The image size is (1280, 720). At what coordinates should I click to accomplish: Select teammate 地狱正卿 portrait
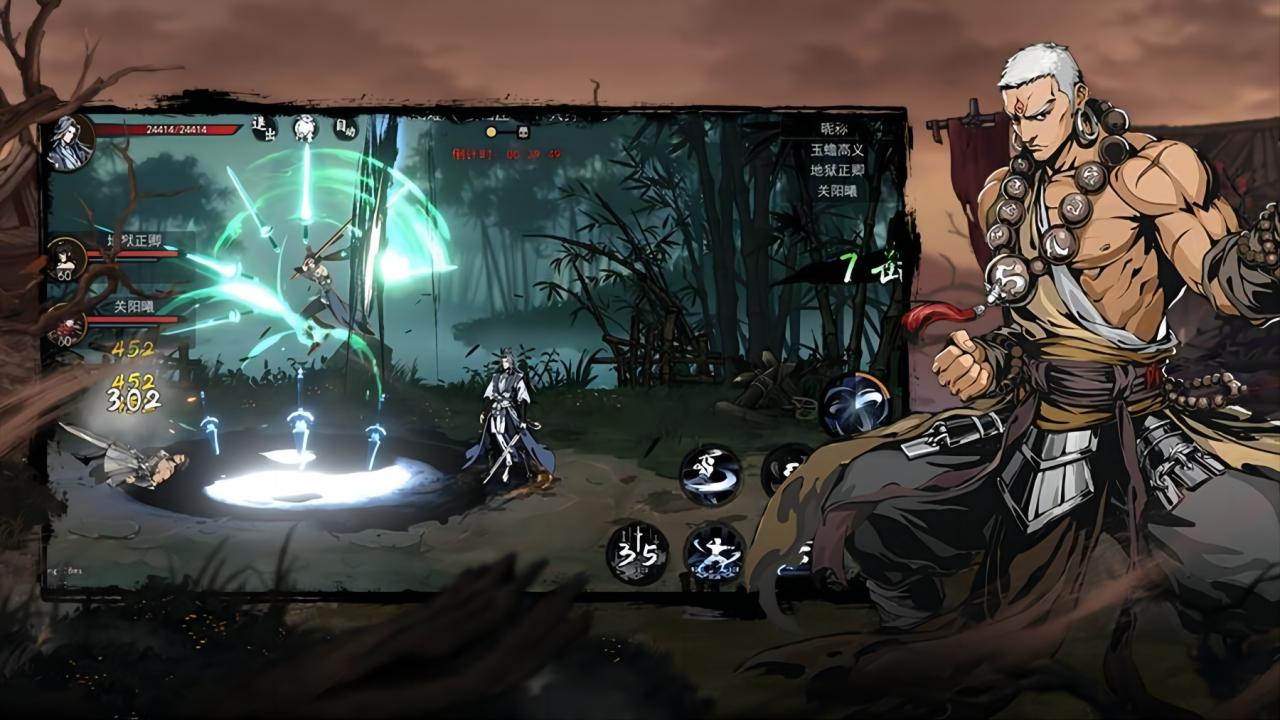click(x=66, y=258)
